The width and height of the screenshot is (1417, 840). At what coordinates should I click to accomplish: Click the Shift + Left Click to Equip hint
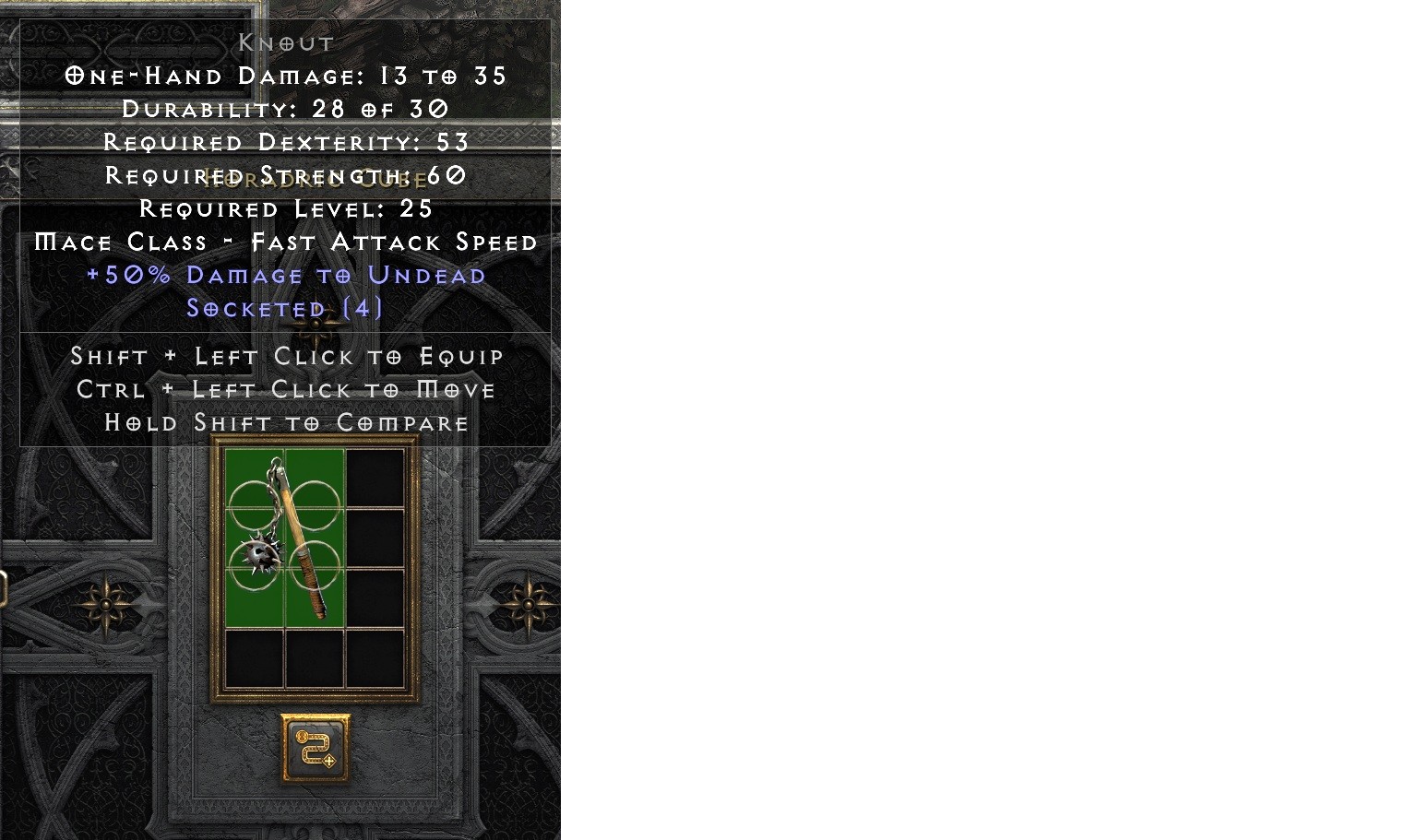pos(286,356)
